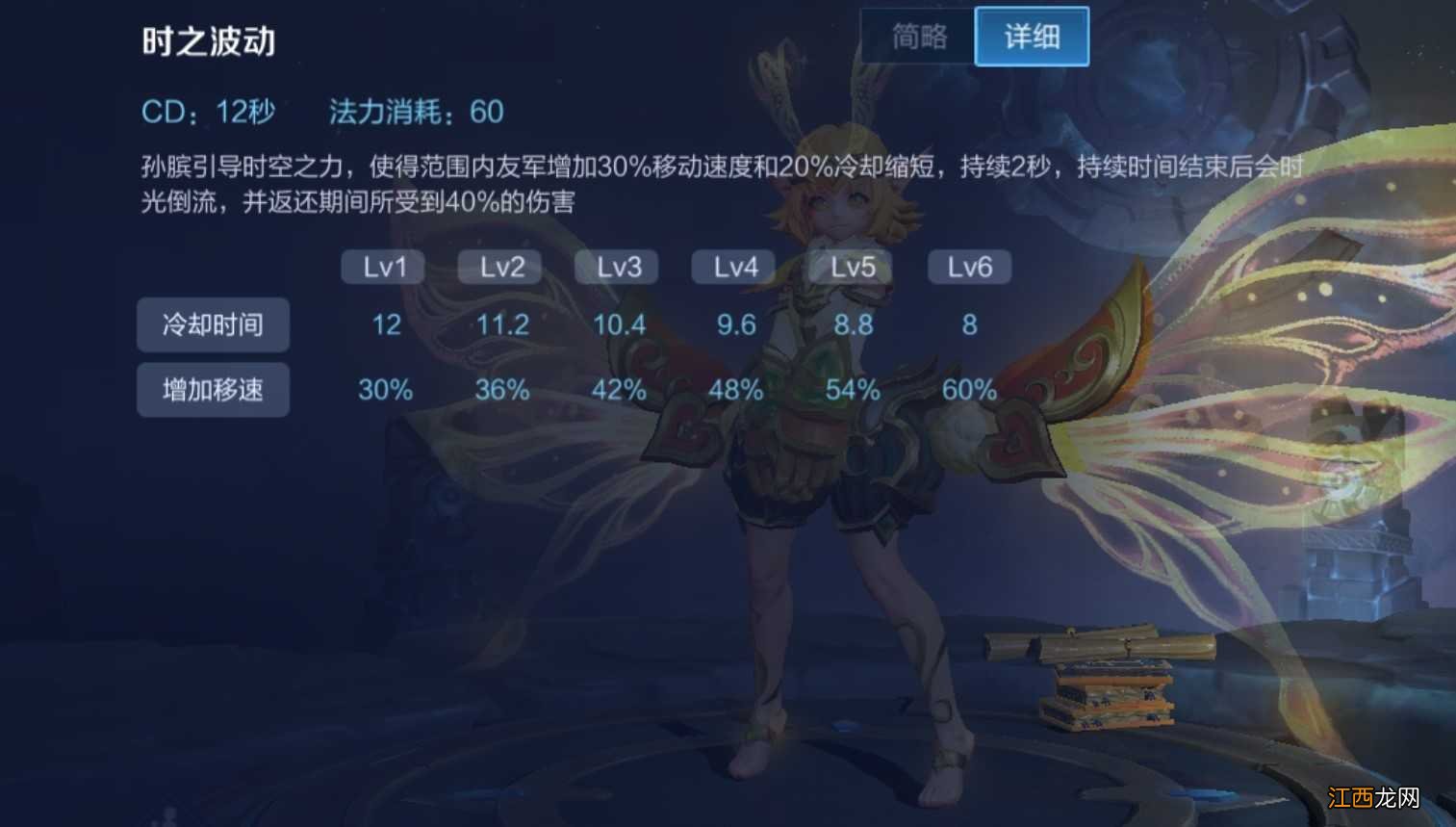Select the Lv1 skill level tab

(x=382, y=267)
